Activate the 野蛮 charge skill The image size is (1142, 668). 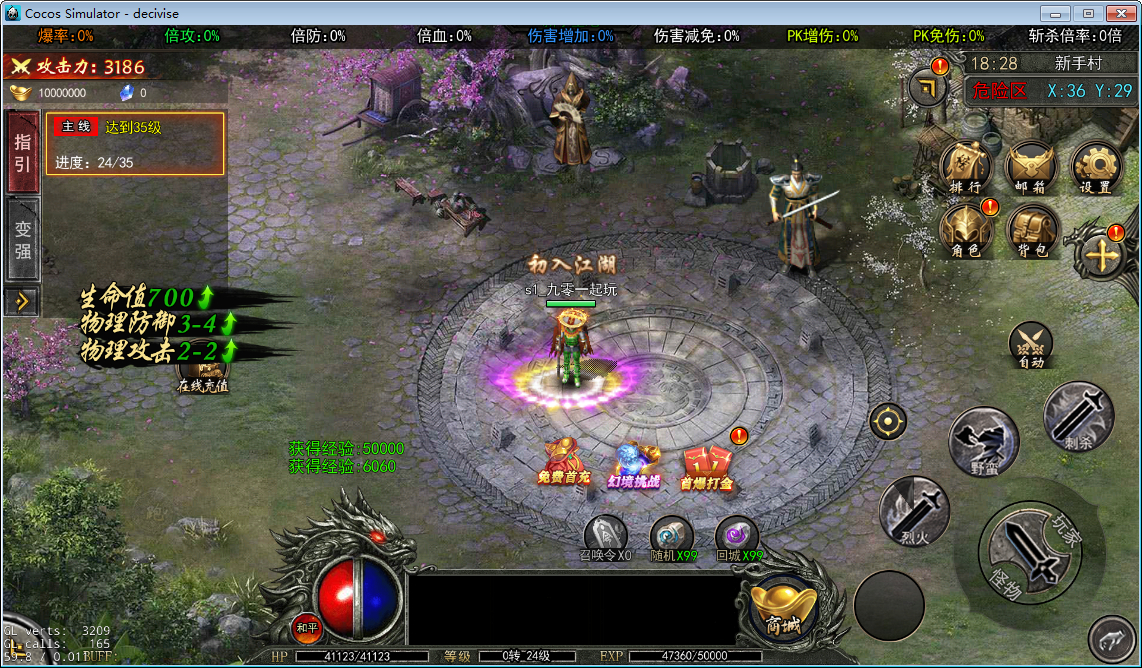(x=983, y=441)
